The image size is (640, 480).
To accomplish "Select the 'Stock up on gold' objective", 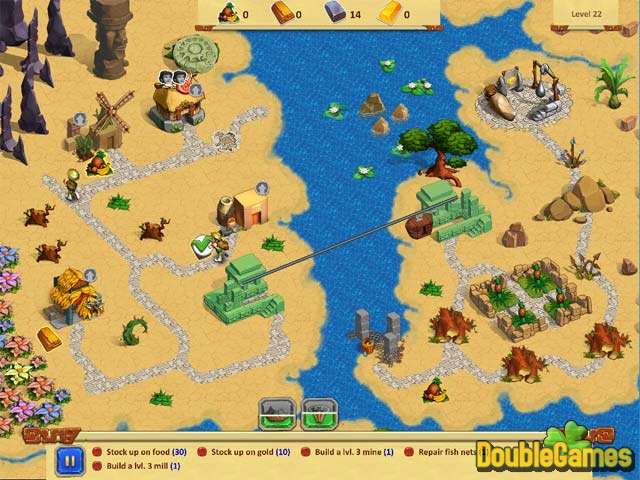I will pyautogui.click(x=251, y=452).
